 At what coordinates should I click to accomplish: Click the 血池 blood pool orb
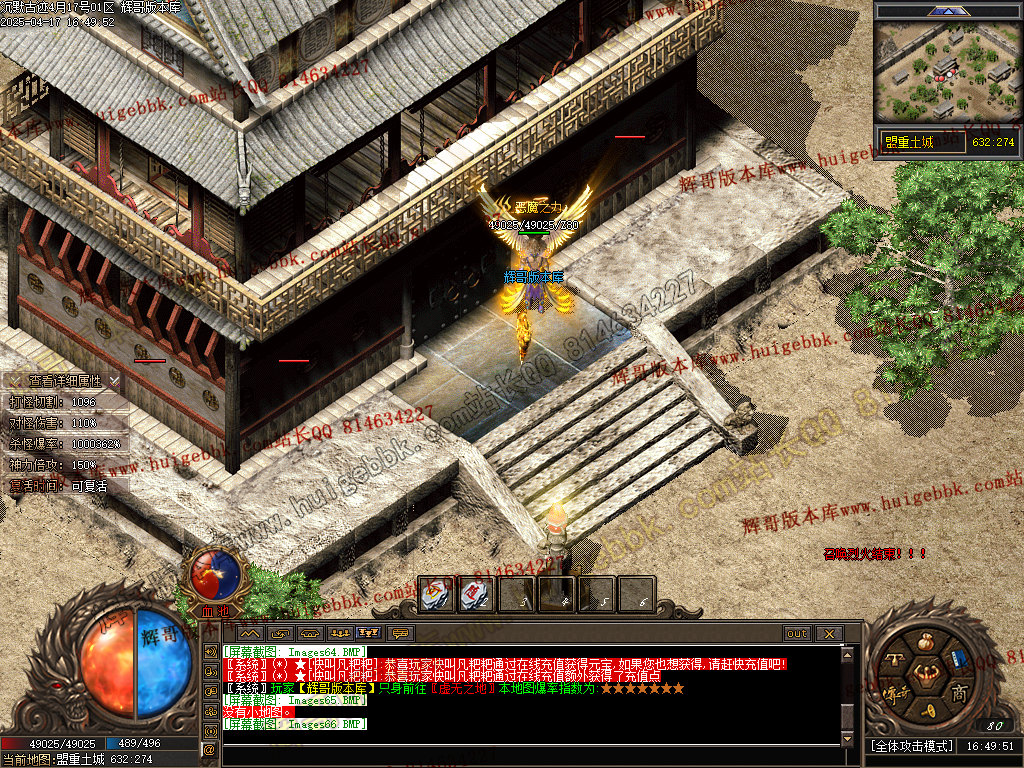click(x=215, y=574)
